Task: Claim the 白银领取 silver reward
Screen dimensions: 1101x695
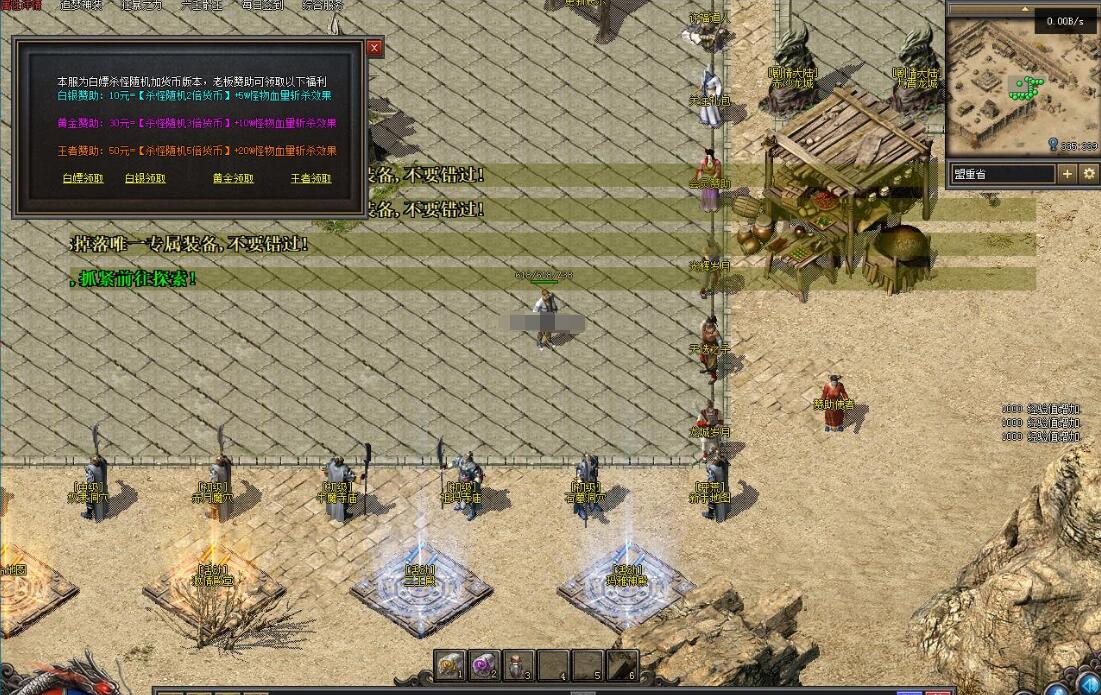Action: pyautogui.click(x=145, y=179)
